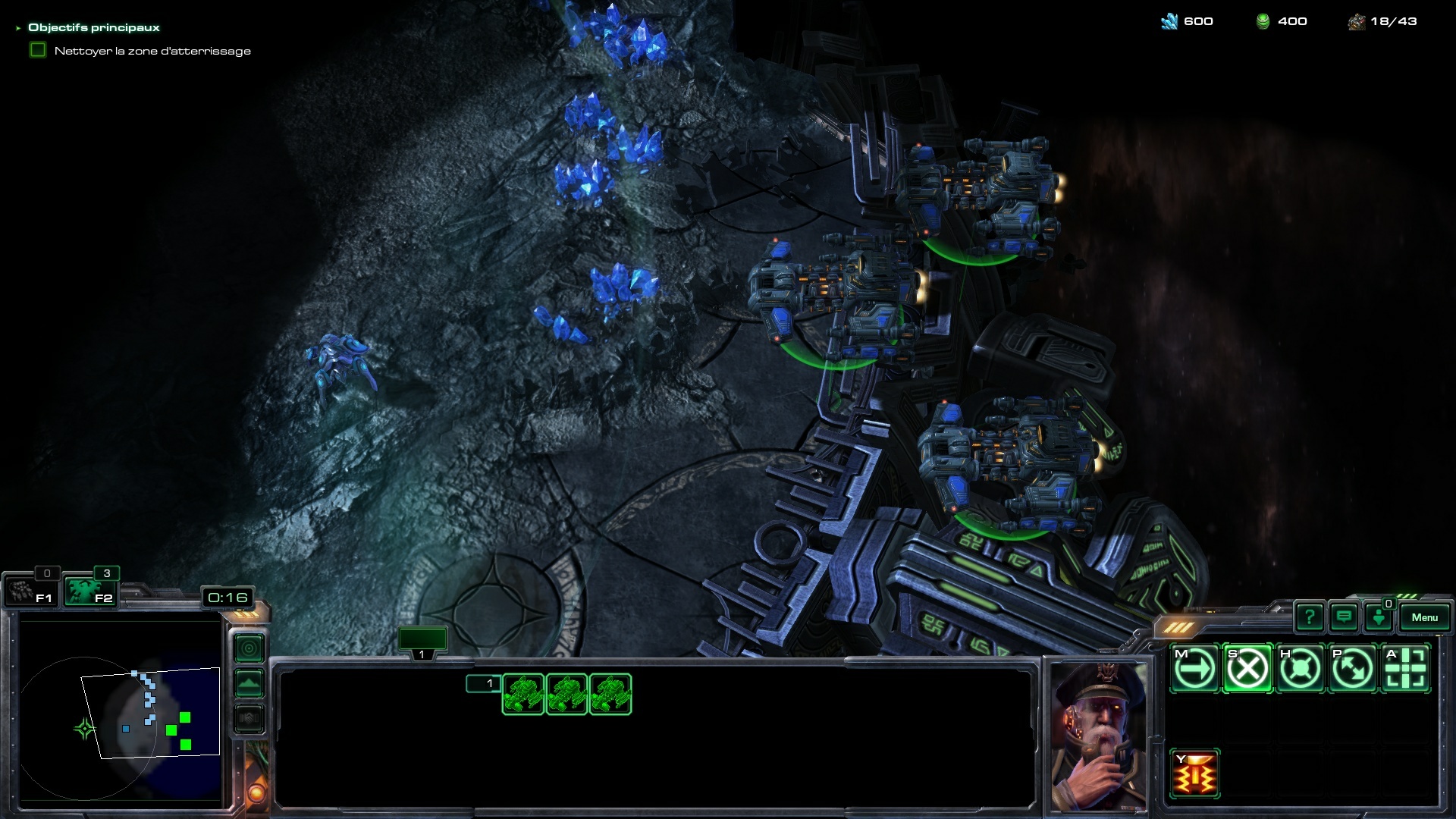Toggle the minimap terrain view button
Screen dimensions: 1456x819
coord(249,683)
